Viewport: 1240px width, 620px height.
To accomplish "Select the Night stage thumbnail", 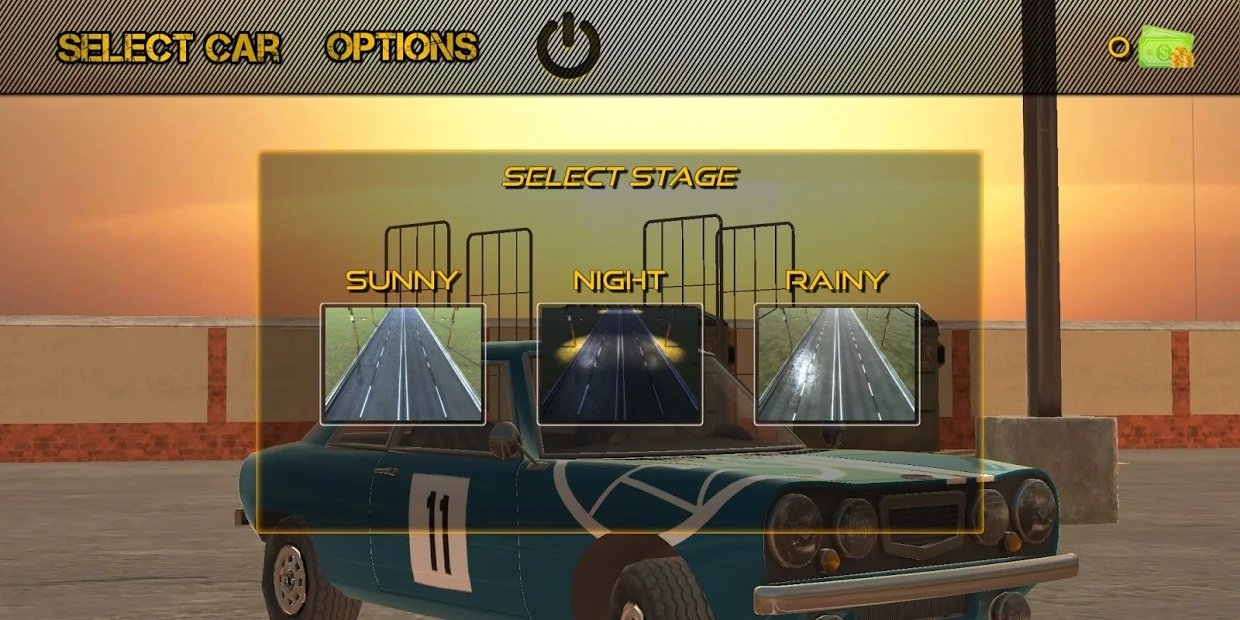I will [x=620, y=364].
